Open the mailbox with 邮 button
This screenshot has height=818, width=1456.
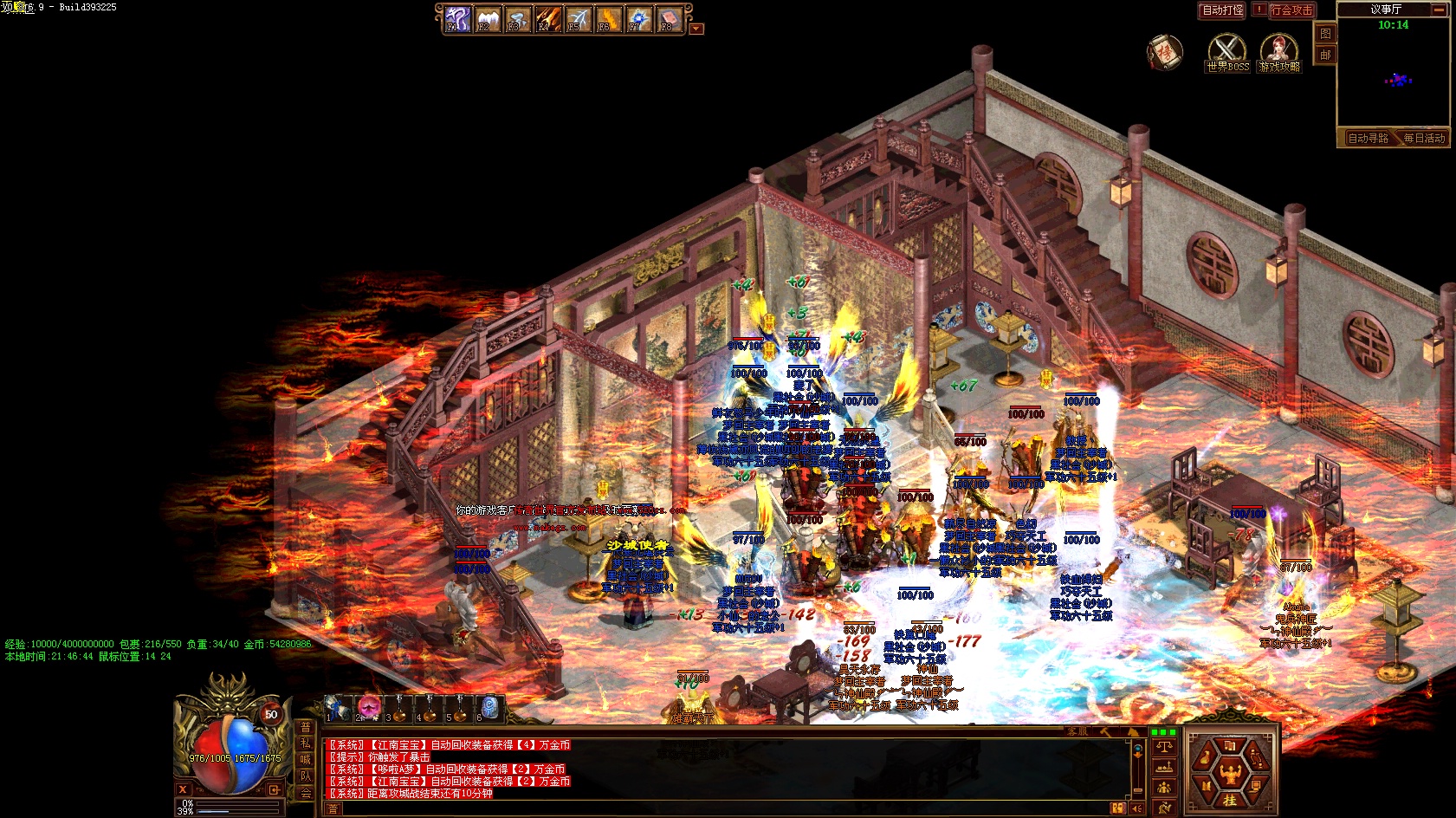pyautogui.click(x=1325, y=55)
